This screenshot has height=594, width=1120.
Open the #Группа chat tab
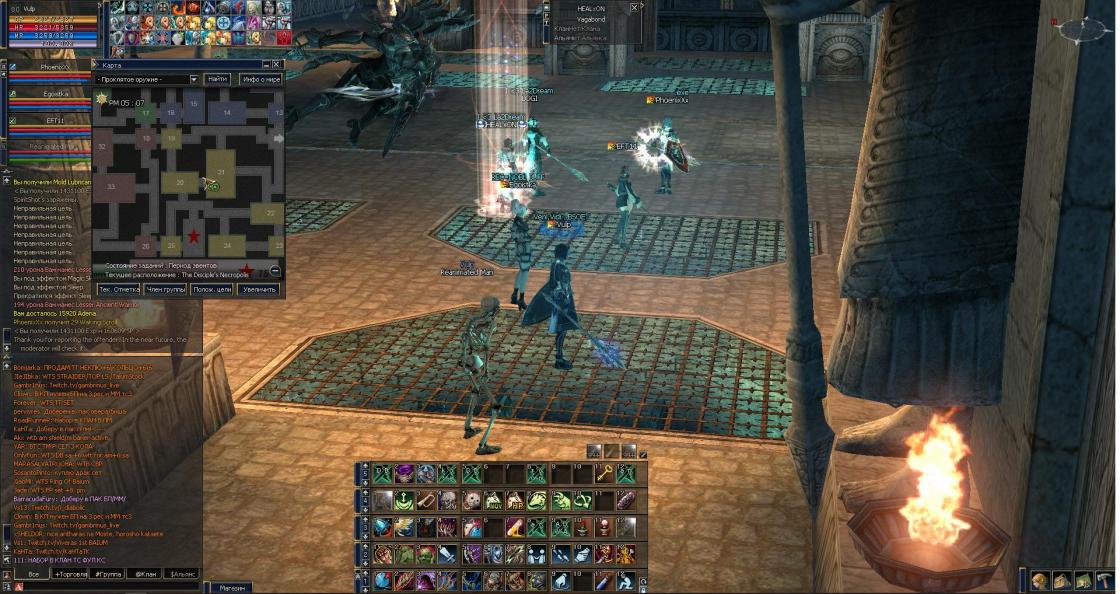click(x=109, y=575)
